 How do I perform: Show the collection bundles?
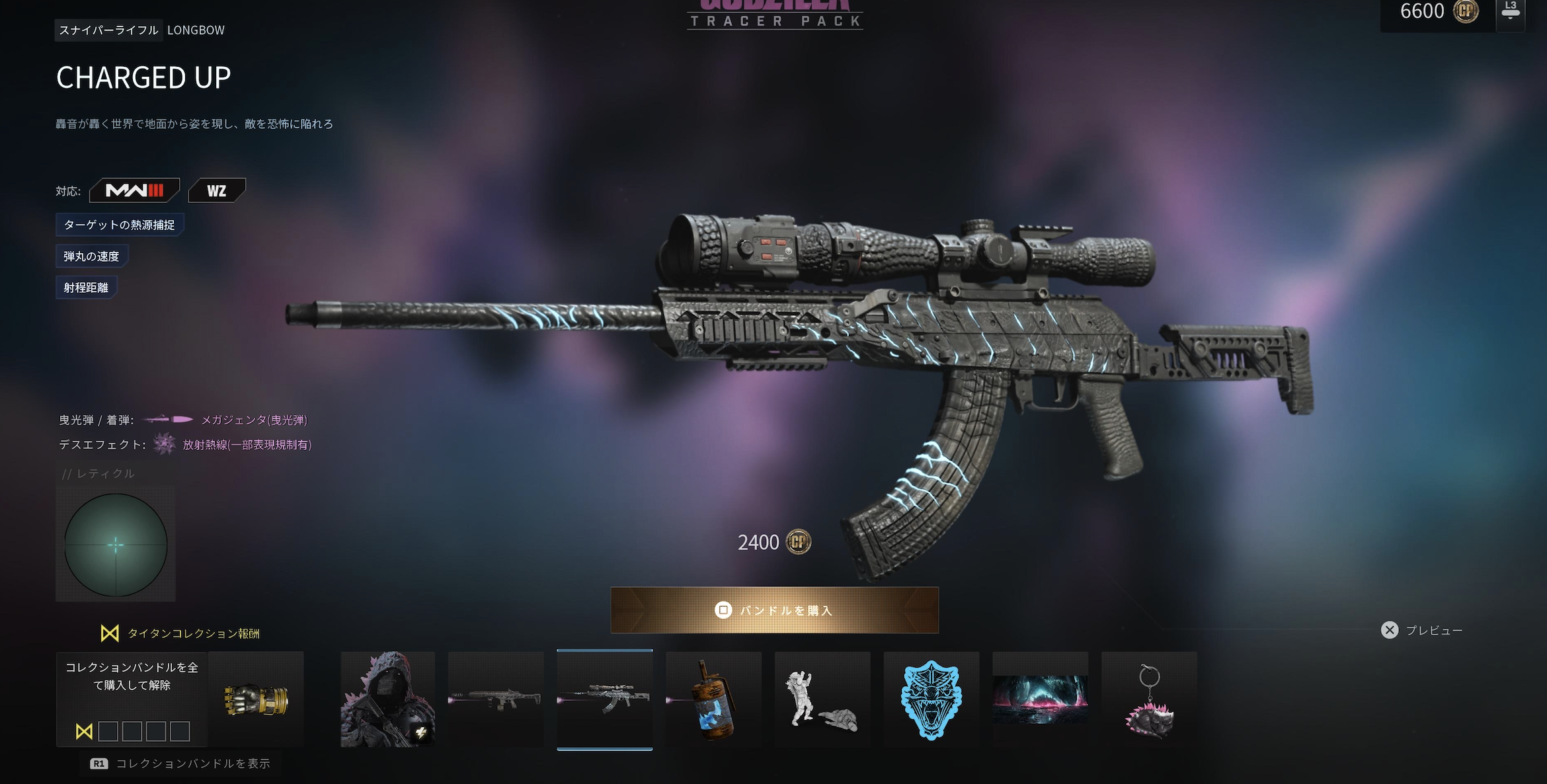tap(180, 764)
